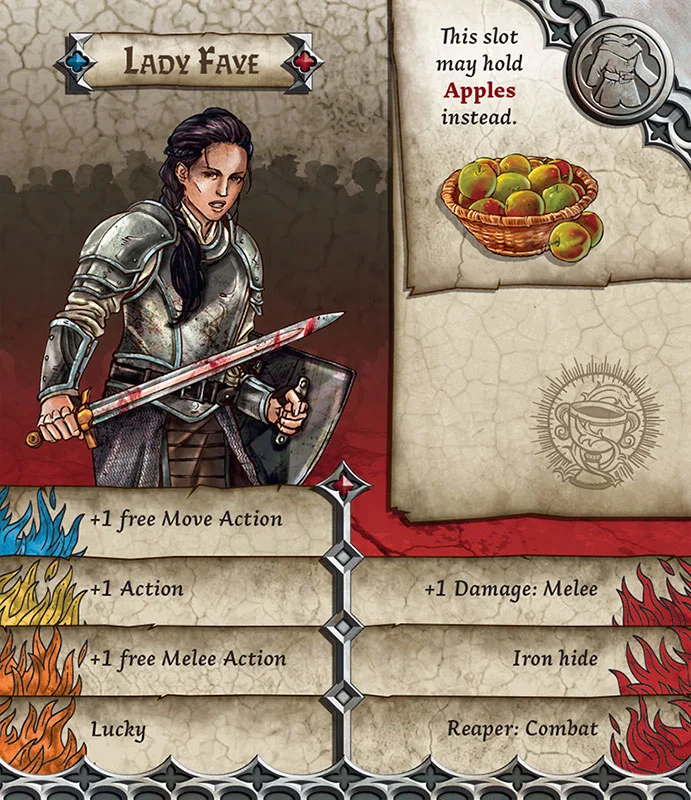Pick the +1 free Melee Action skill
The width and height of the screenshot is (691, 800).
pyautogui.click(x=188, y=659)
